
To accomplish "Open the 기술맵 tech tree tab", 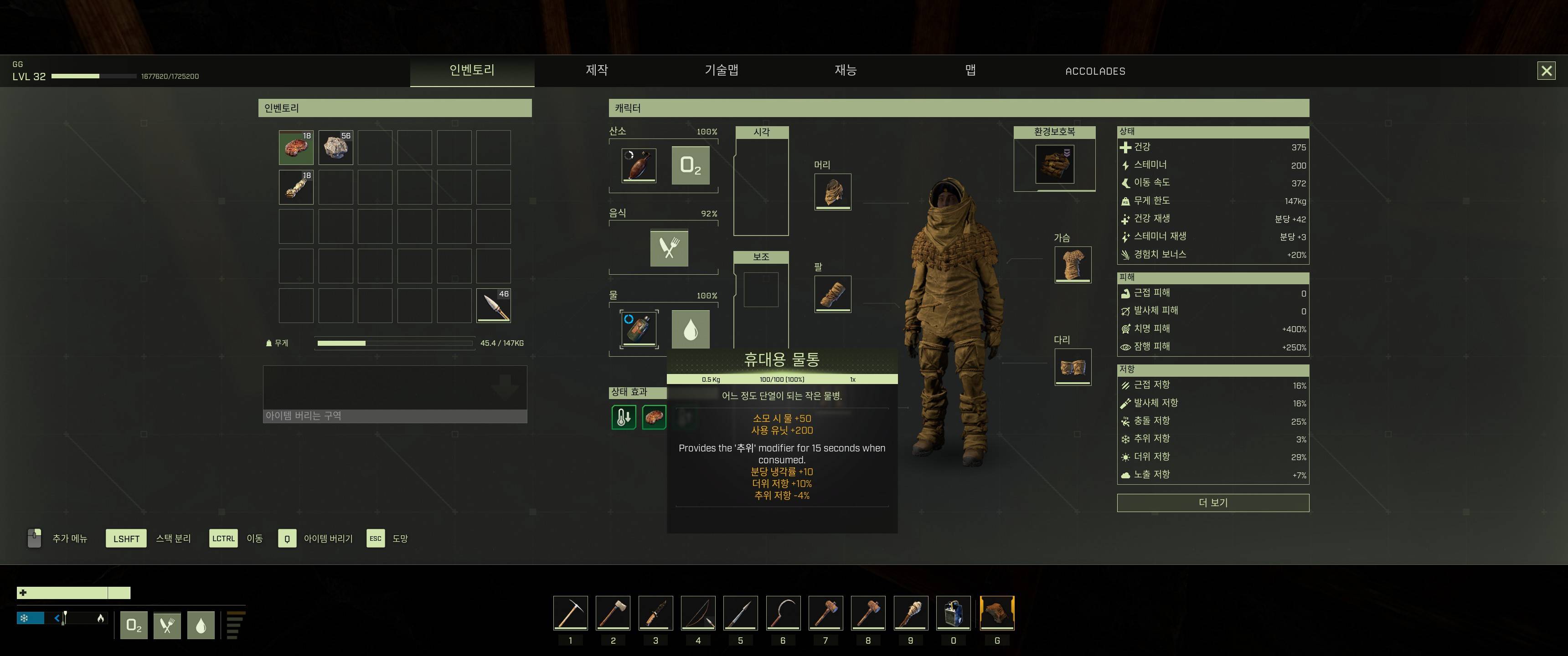I will point(721,71).
